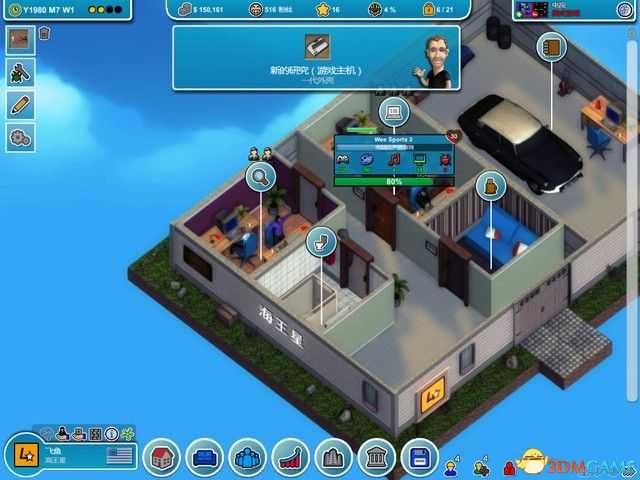Open the gear settings tool
Viewport: 640px width, 480px height.
click(20, 137)
